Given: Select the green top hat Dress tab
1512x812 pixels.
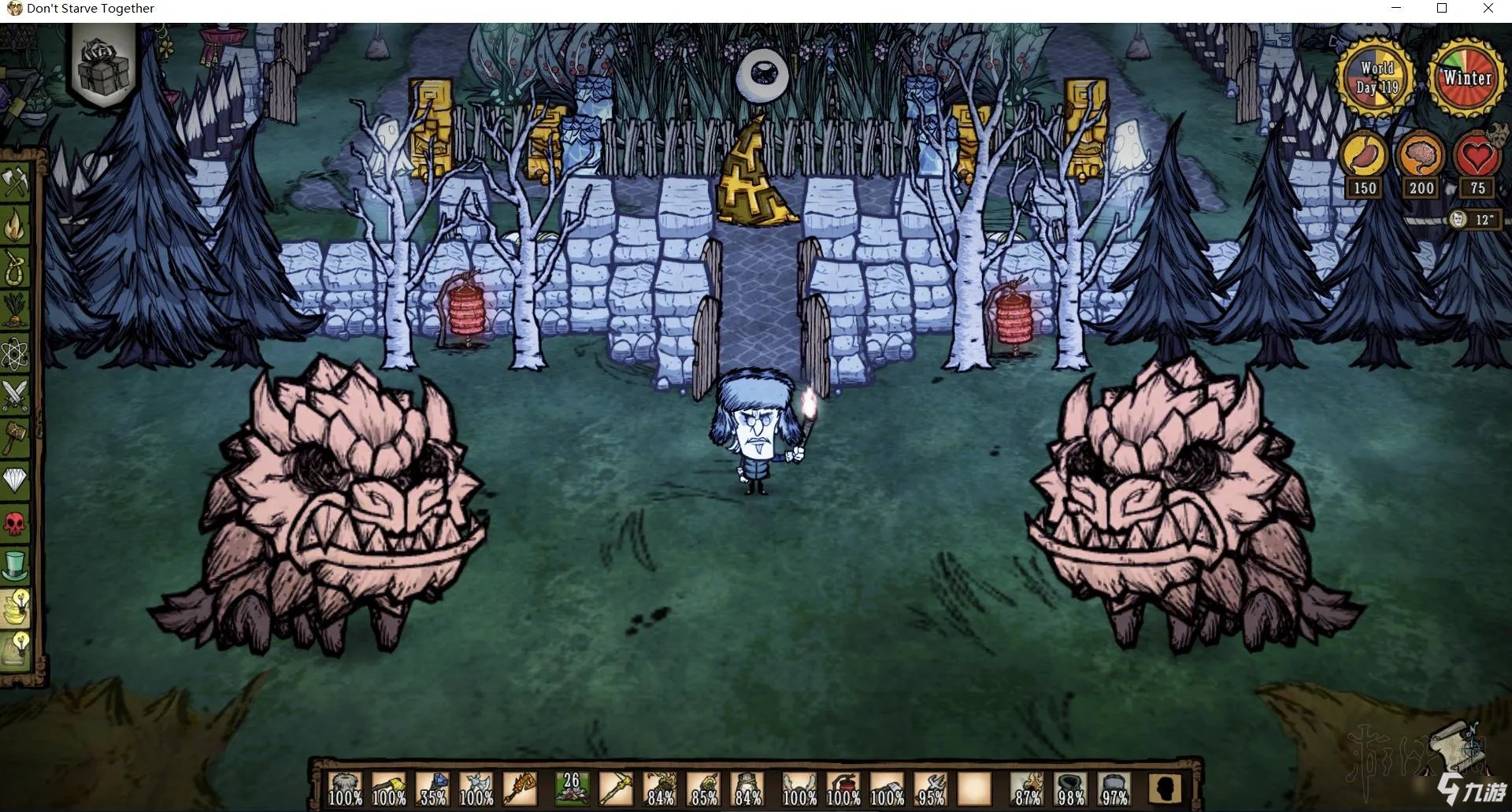Looking at the screenshot, I should [15, 565].
